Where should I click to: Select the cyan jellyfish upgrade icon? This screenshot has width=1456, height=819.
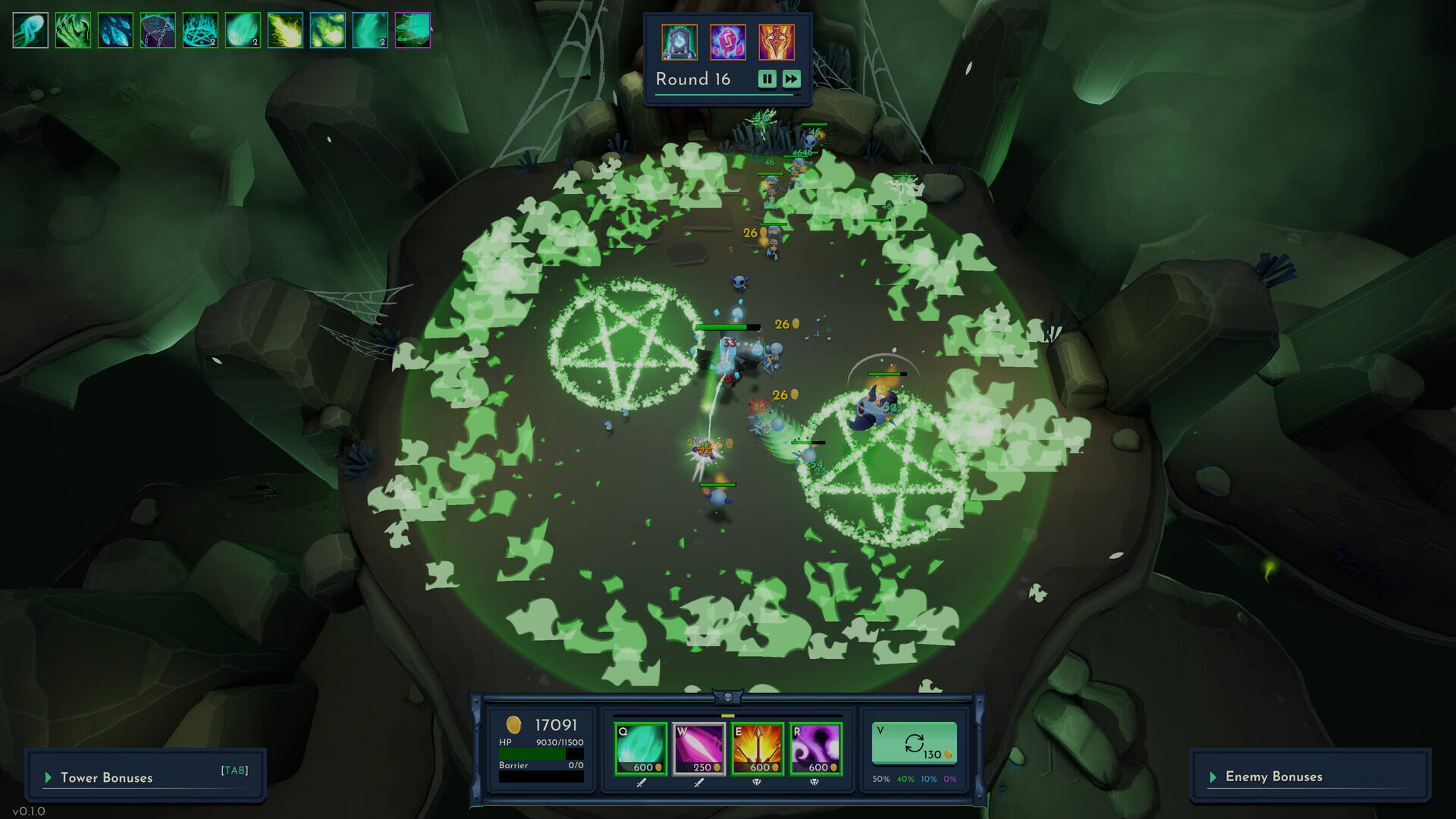[x=30, y=30]
